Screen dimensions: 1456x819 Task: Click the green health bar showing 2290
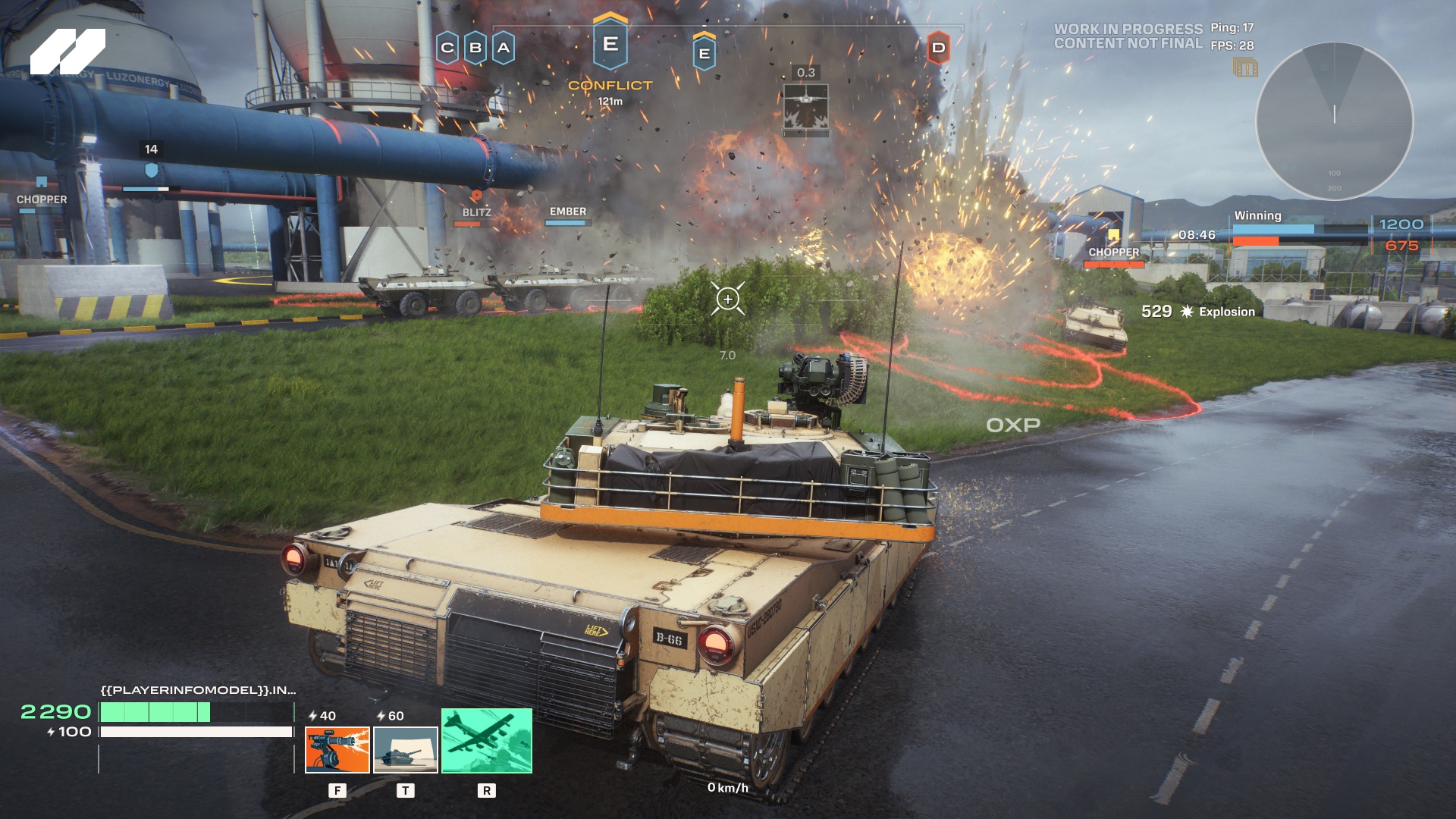[155, 713]
